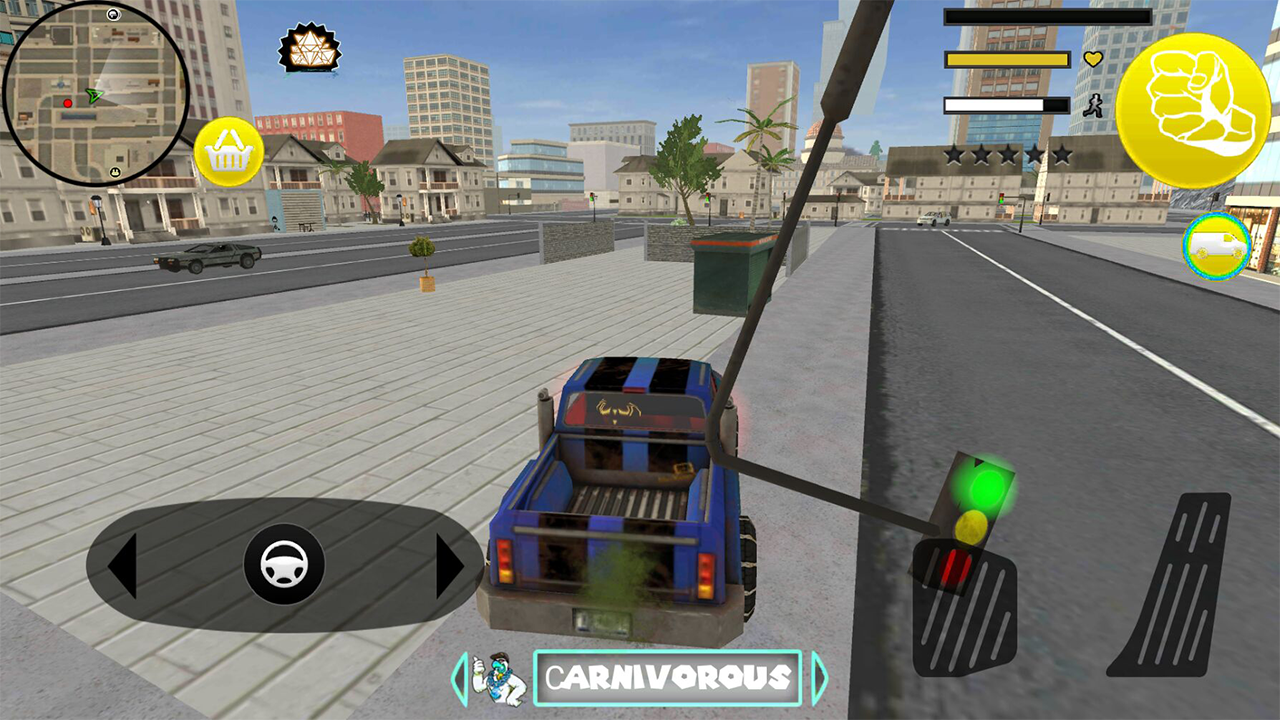Viewport: 1280px width, 720px height.
Task: Open the yellow shopping basket shop
Action: (229, 151)
